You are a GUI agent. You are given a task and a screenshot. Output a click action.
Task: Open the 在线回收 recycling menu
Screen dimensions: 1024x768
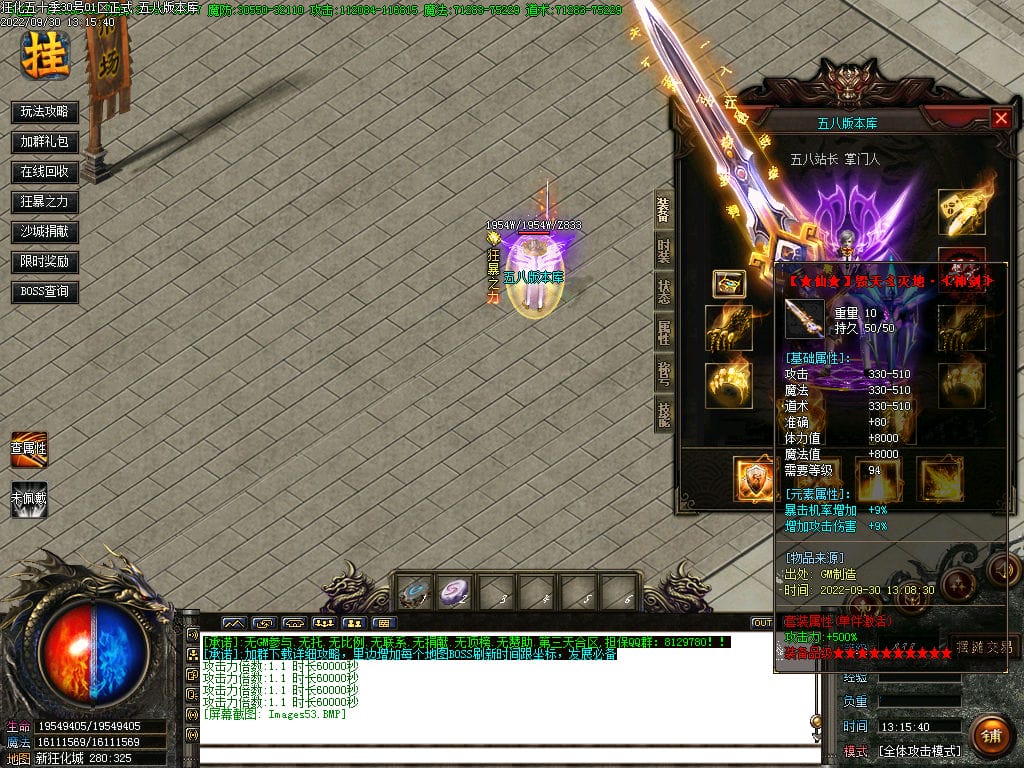coord(45,172)
